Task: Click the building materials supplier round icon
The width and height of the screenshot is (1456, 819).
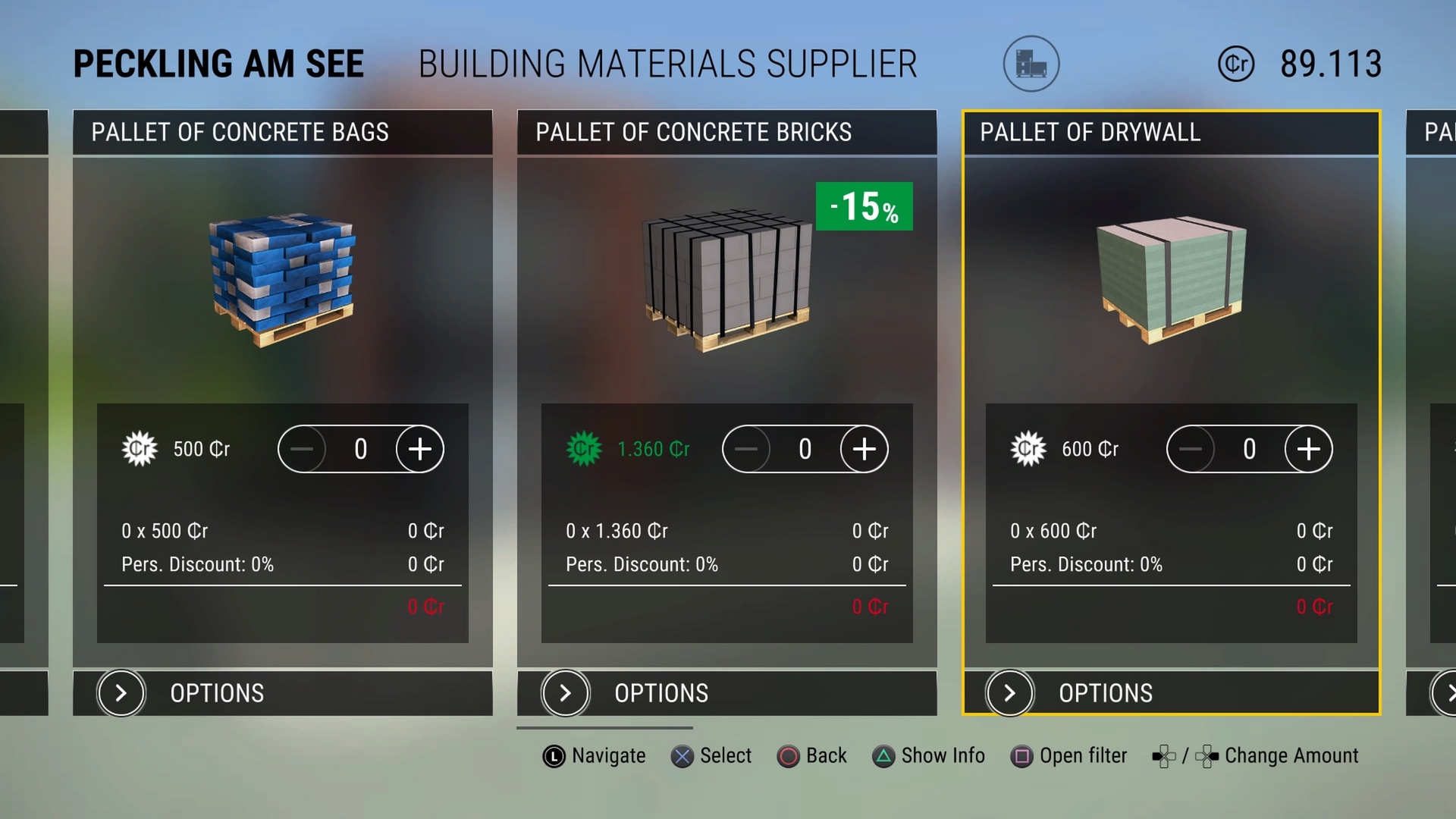Action: coord(1031,64)
